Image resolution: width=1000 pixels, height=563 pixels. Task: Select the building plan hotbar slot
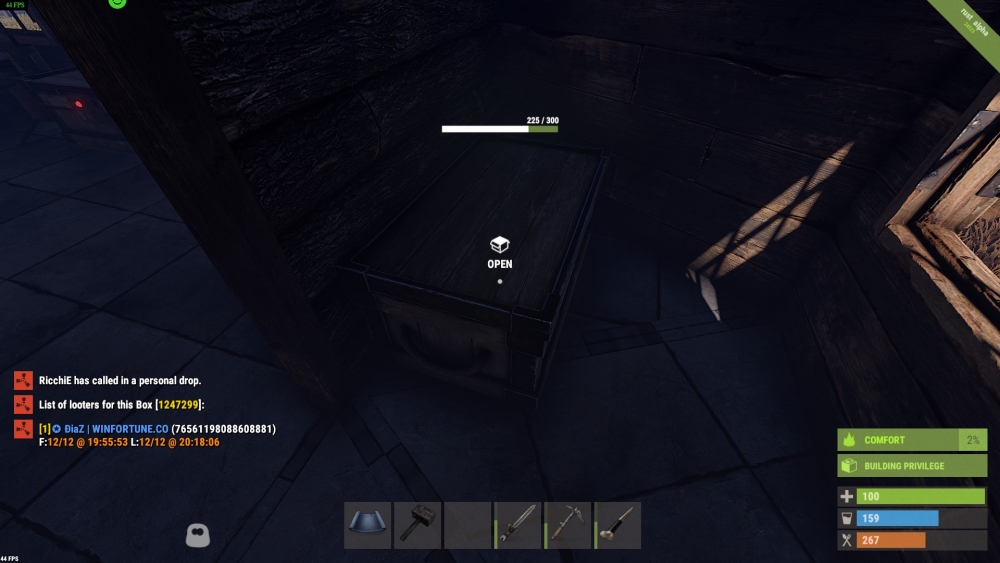pyautogui.click(x=367, y=525)
